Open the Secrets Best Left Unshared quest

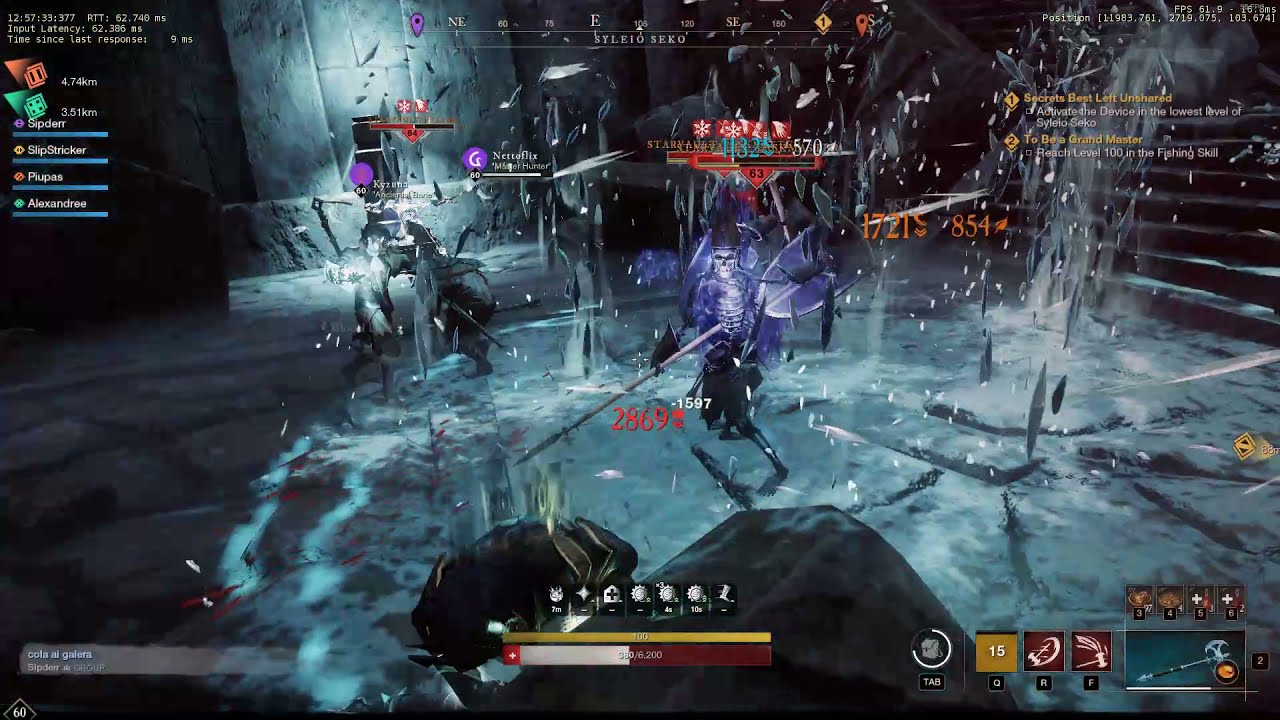[1097, 99]
